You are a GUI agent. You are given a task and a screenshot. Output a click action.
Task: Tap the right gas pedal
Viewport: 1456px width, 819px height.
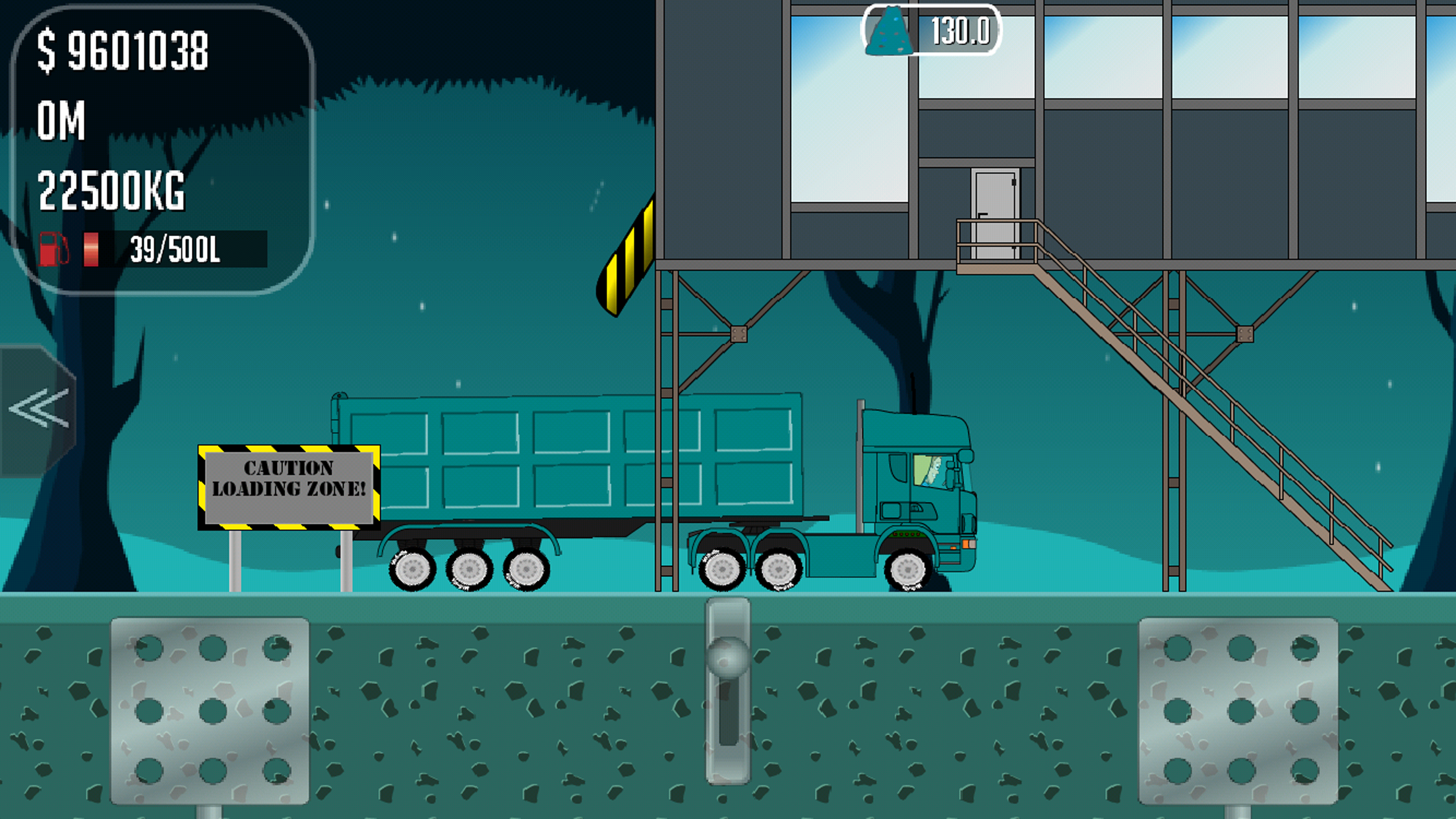point(1238,710)
